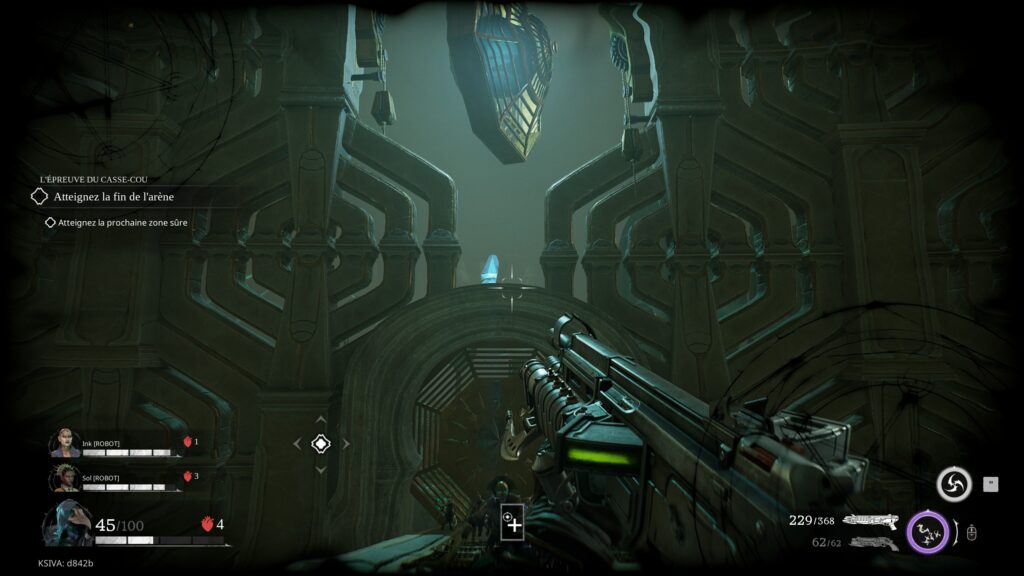
Task: Activate the white triple-blade swirl ability
Action: click(x=954, y=485)
